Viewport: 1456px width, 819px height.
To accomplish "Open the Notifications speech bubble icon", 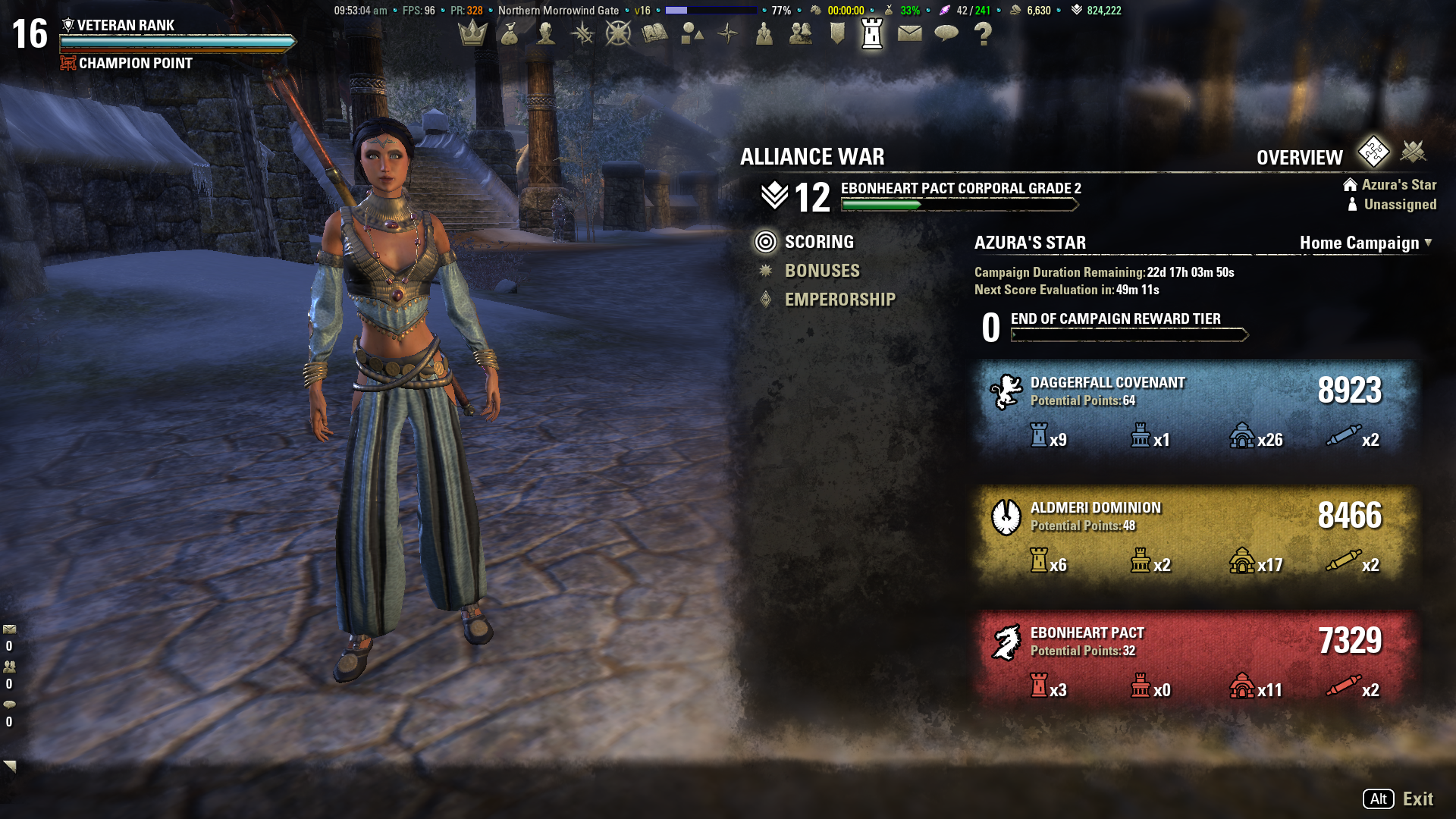I will (946, 33).
